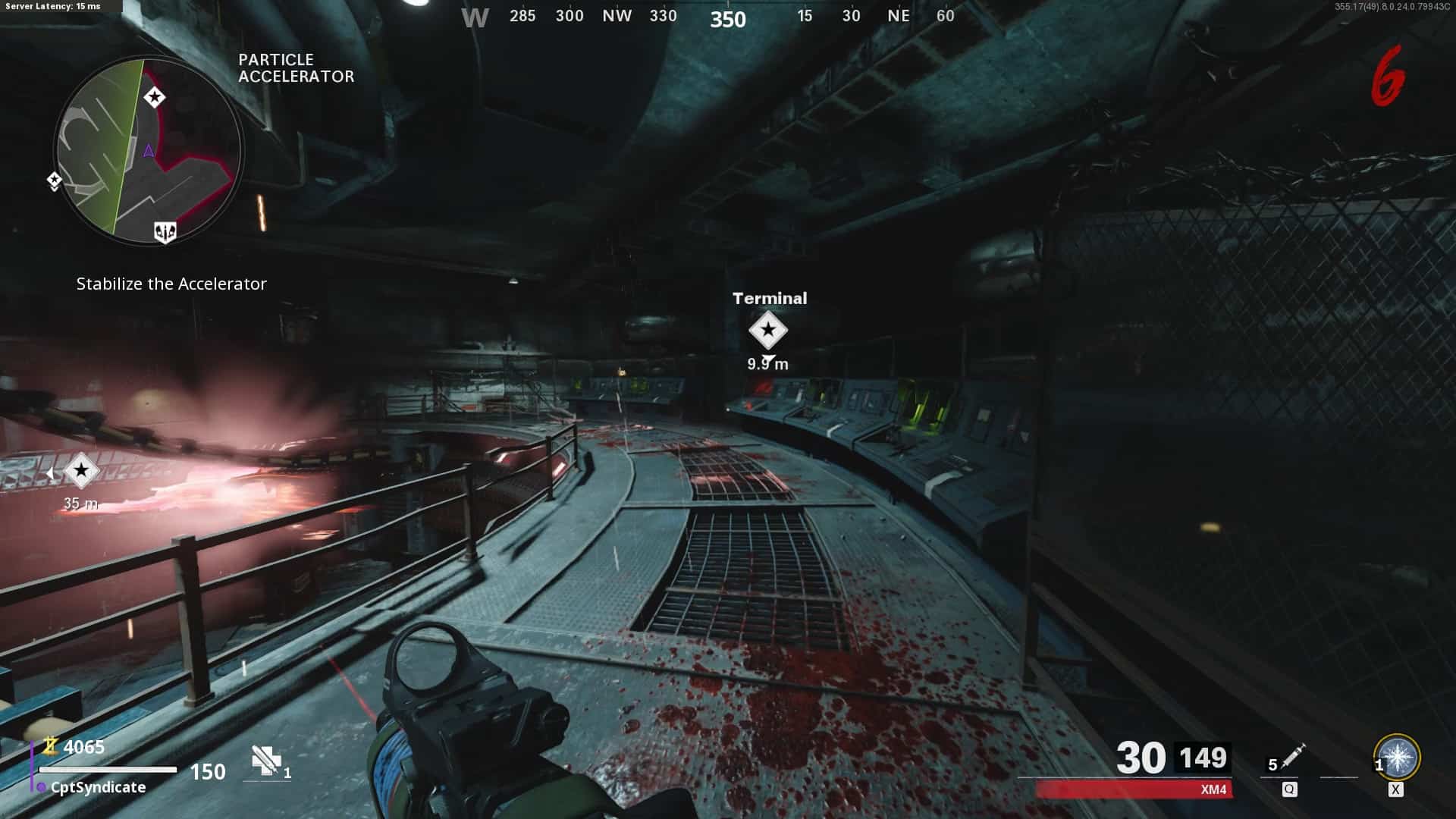Click the armor plates icon

tap(266, 761)
